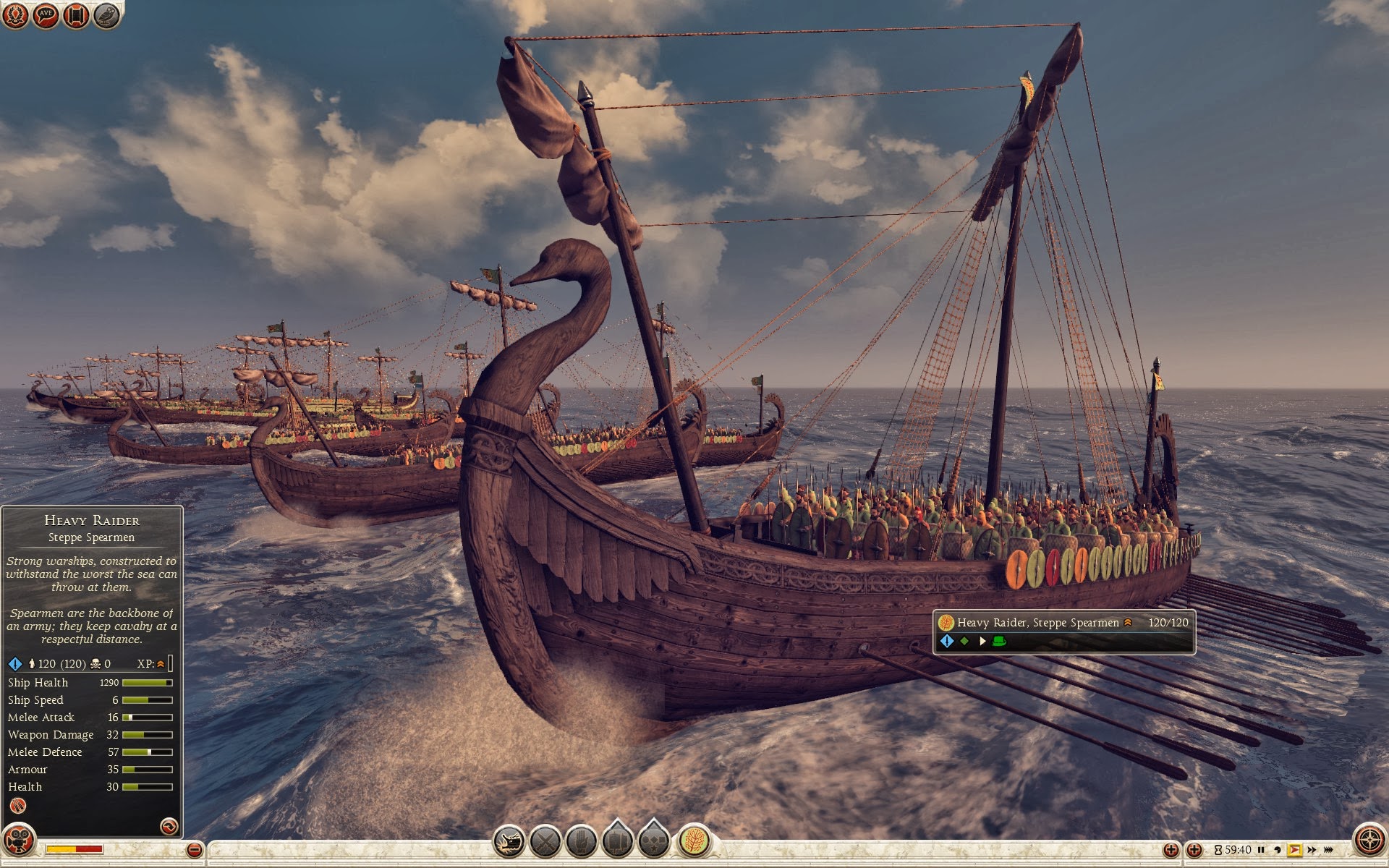The image size is (1389, 868).
Task: Set slow motion speed
Action: coord(1278,850)
